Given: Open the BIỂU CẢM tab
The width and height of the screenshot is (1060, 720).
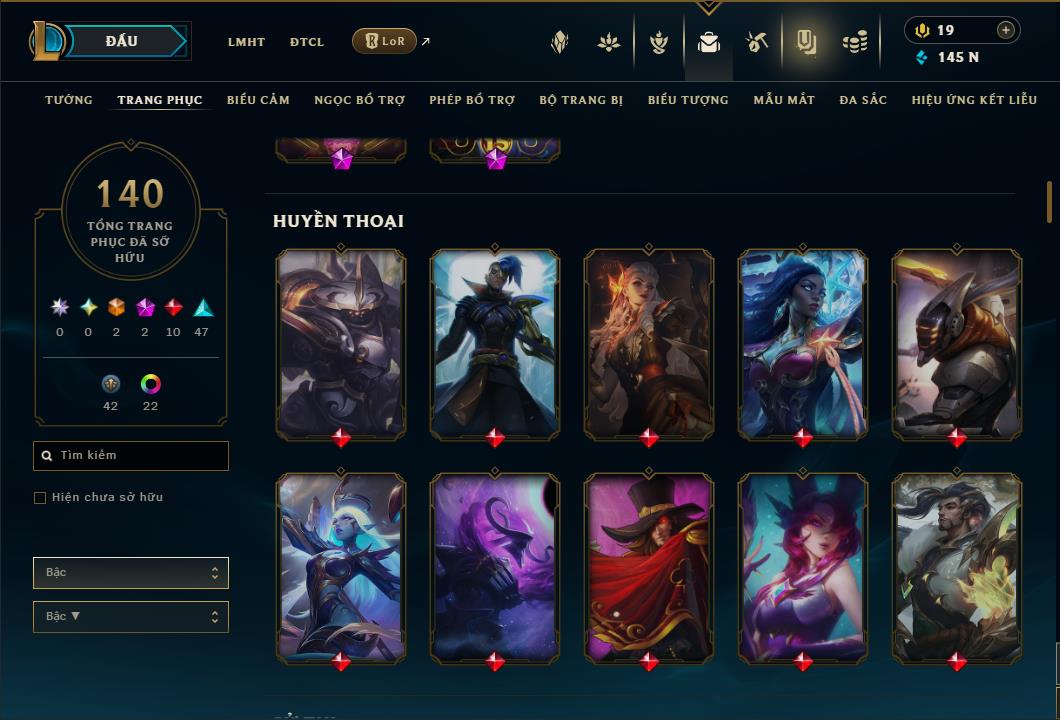Looking at the screenshot, I should pos(258,100).
